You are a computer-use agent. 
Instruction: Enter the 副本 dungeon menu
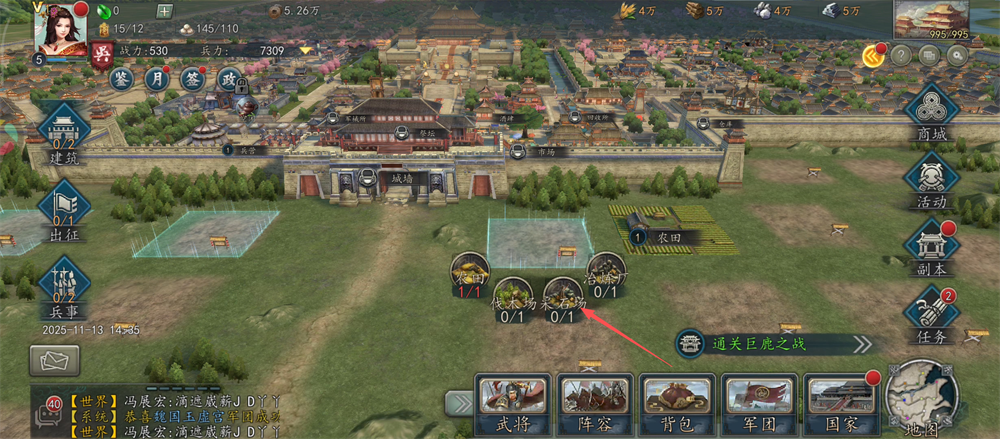point(931,250)
